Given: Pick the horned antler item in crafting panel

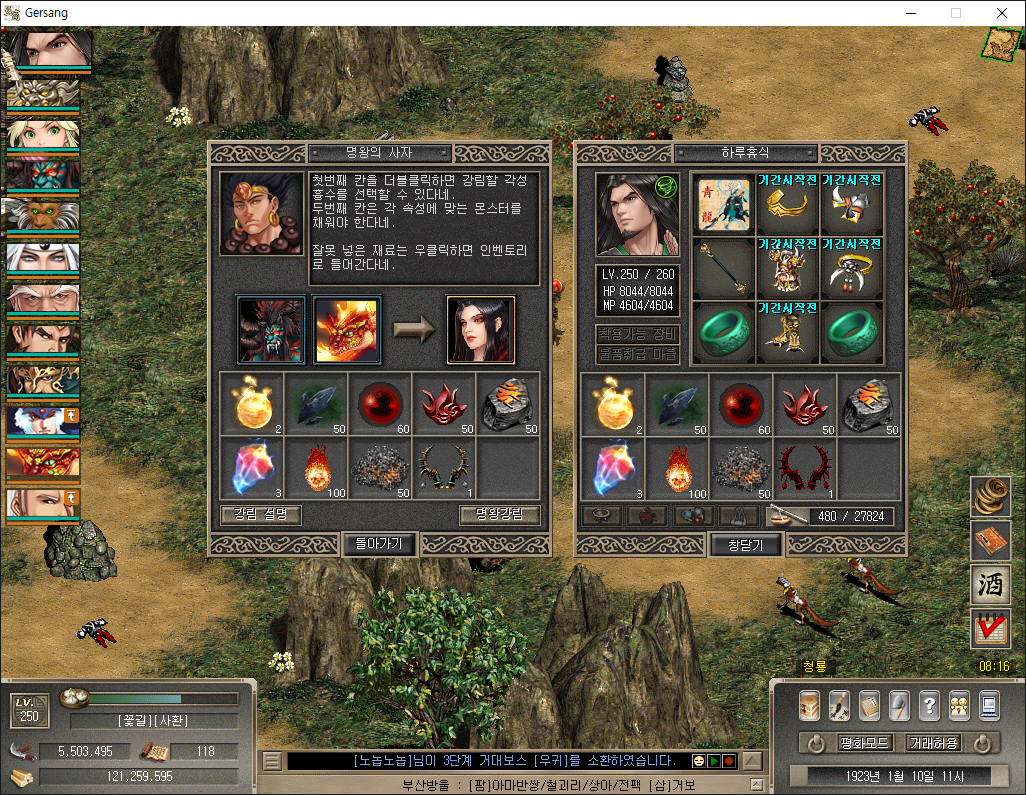Looking at the screenshot, I should [444, 467].
